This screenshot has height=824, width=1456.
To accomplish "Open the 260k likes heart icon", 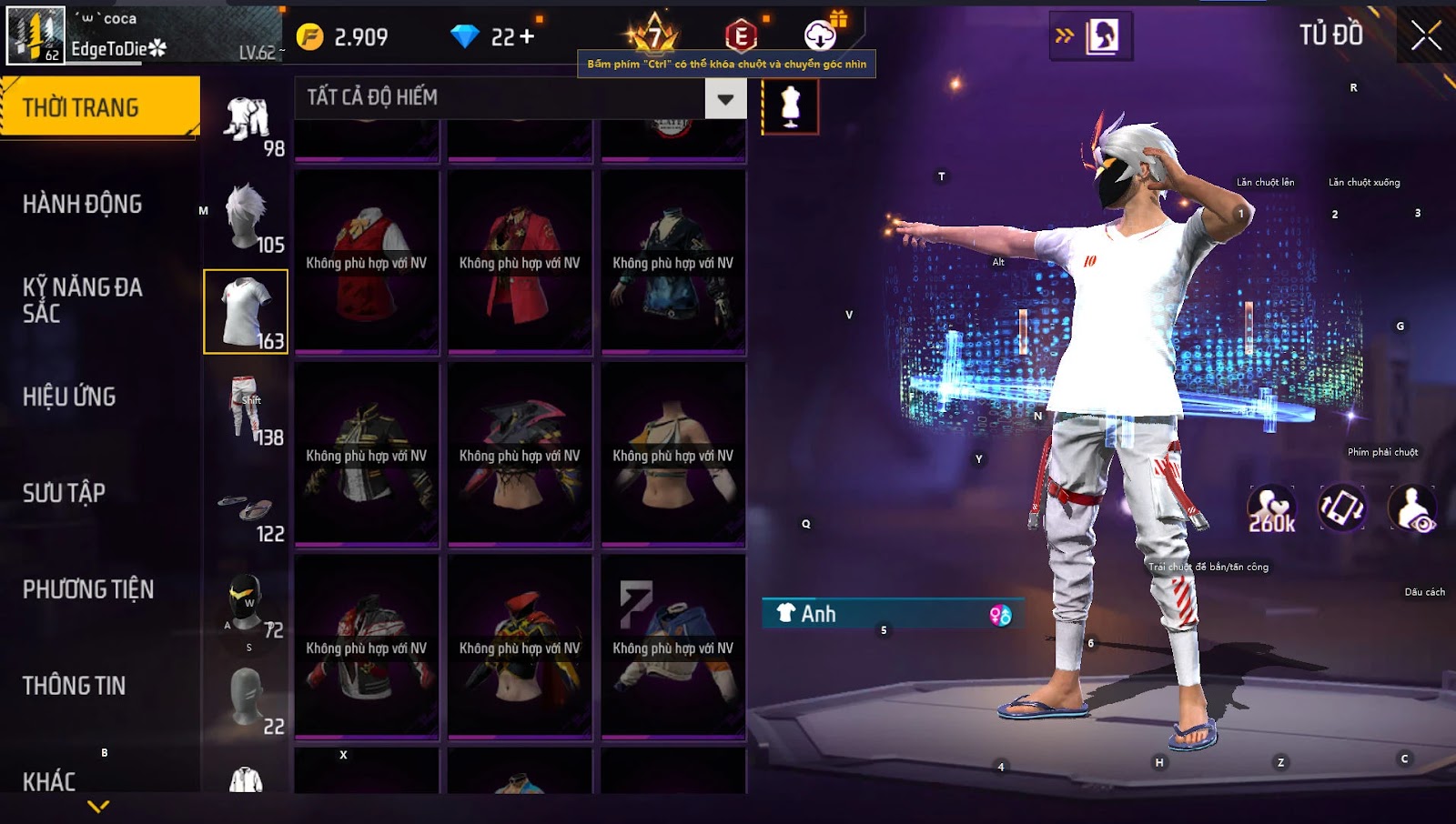I will [1271, 508].
